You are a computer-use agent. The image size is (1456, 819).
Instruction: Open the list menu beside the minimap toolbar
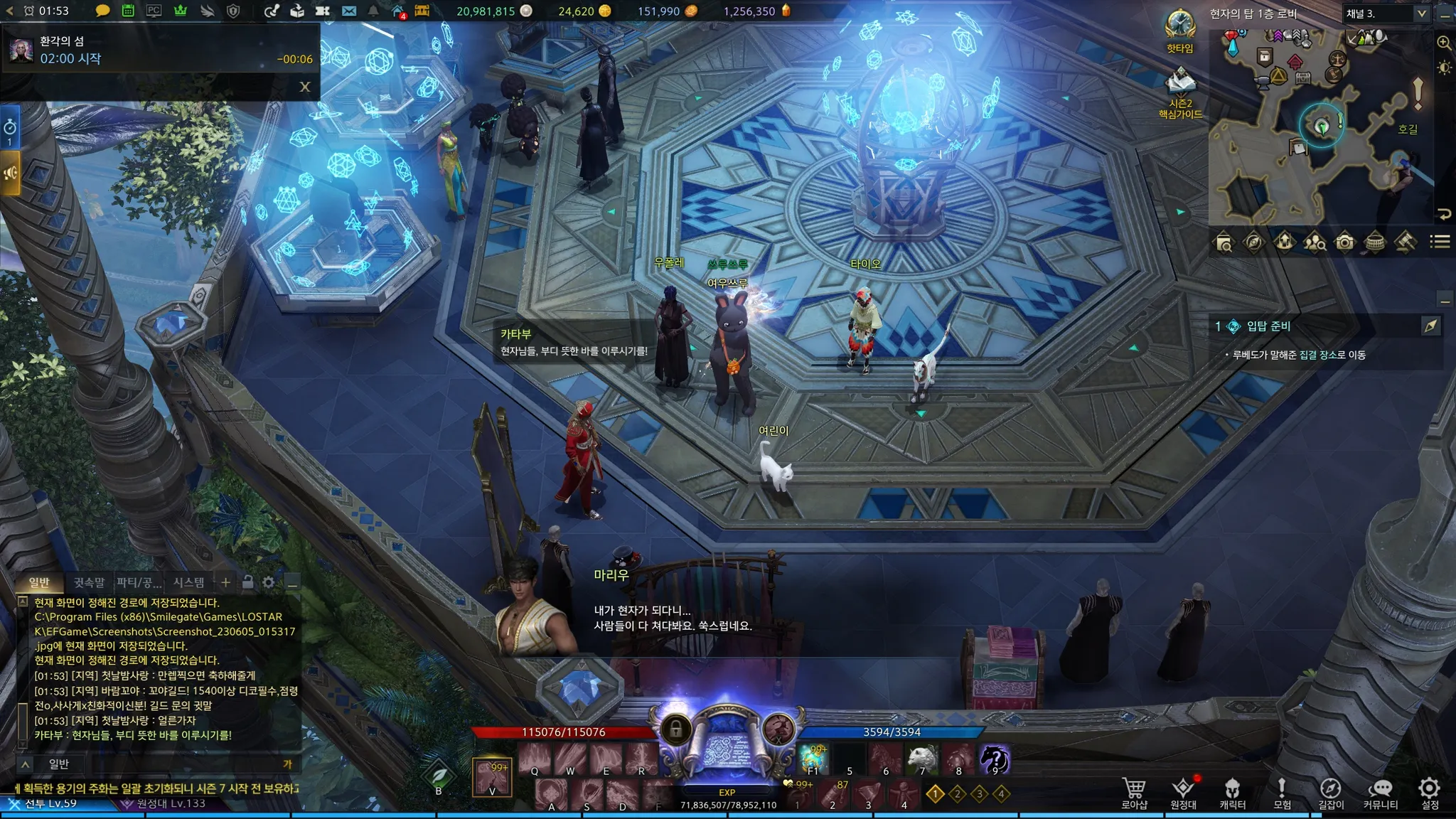pos(1440,242)
